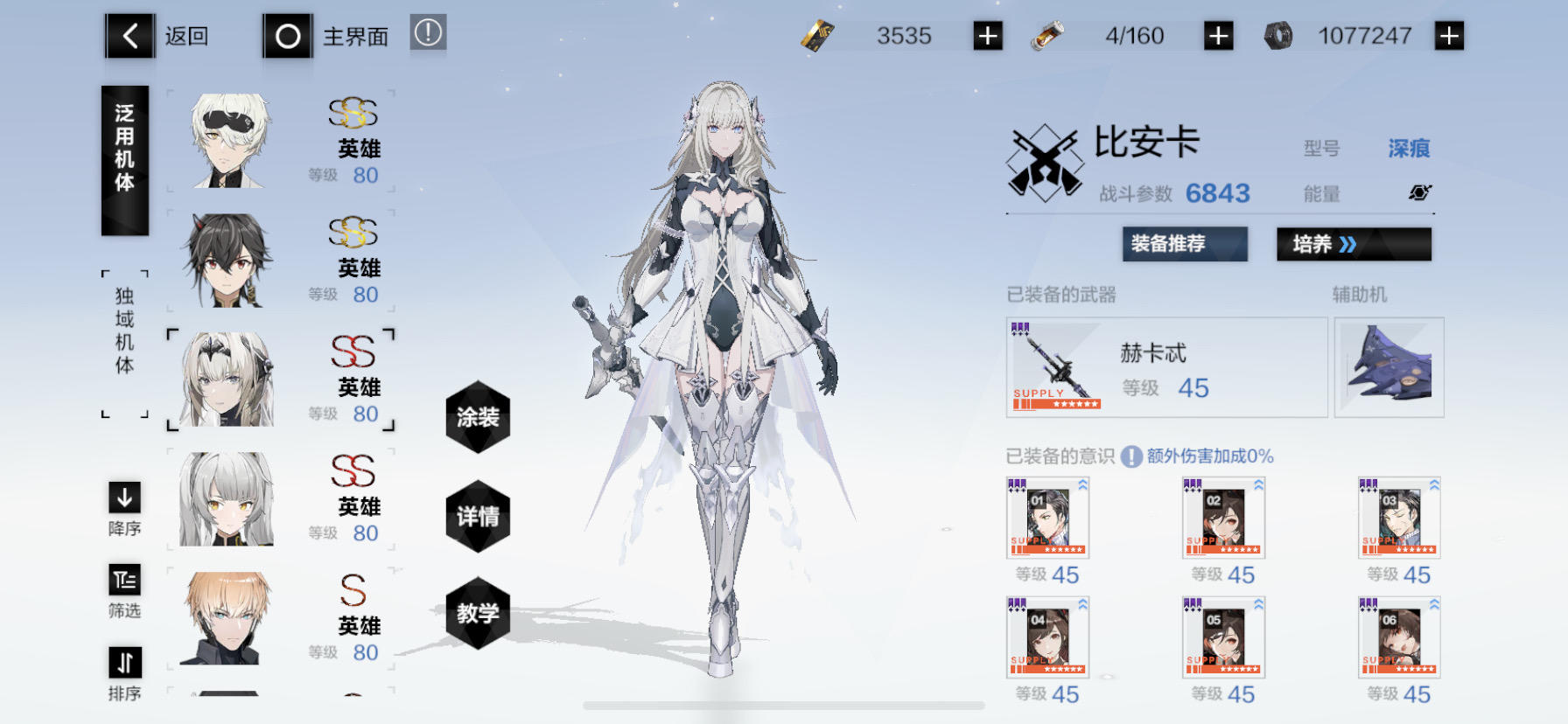Viewport: 1568px width, 724px height.
Task: Click the crossed guns icon near 比安卡
Action: point(1046,162)
